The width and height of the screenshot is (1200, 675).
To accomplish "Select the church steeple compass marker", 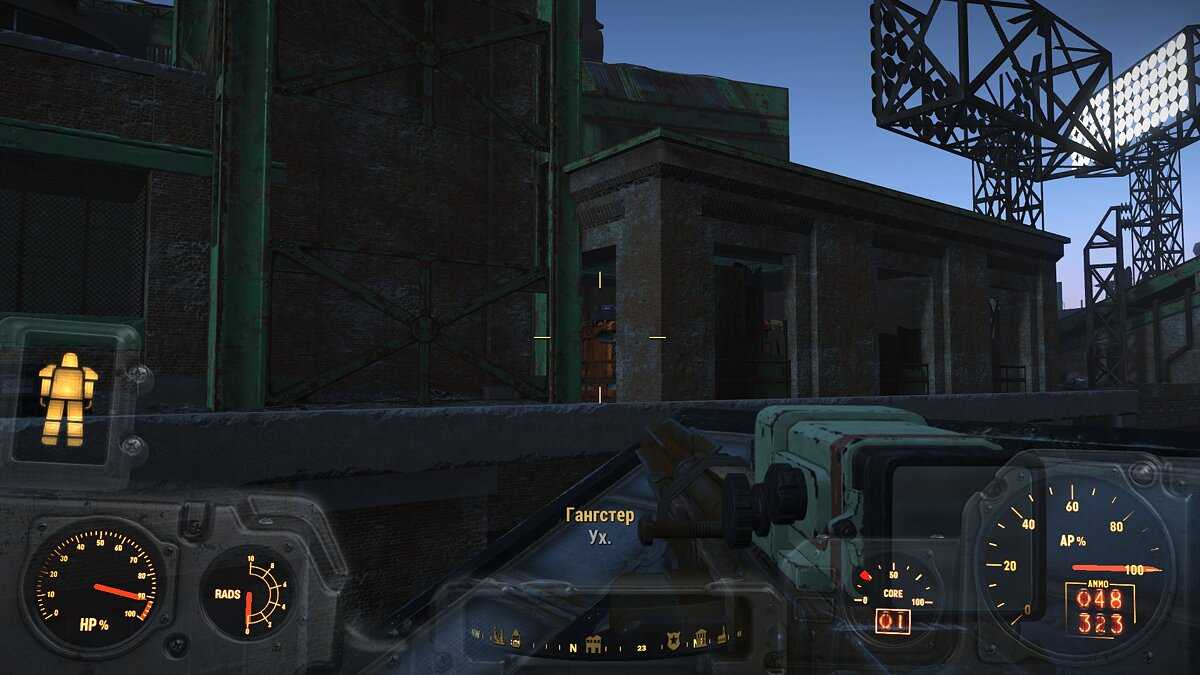I will [x=722, y=636].
